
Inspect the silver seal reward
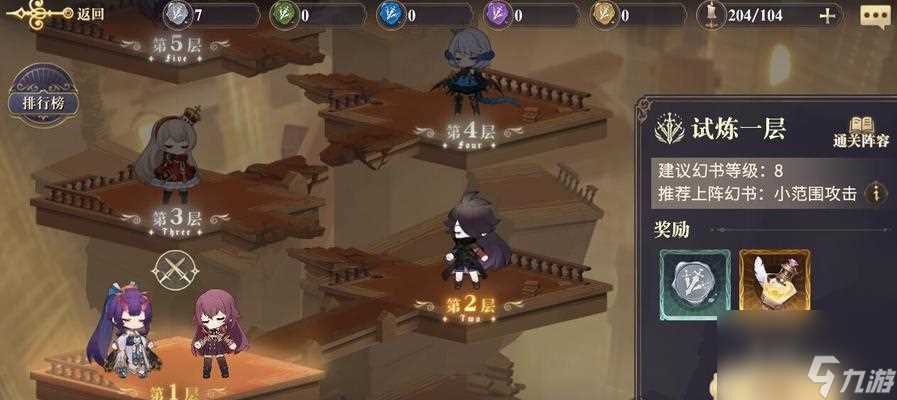pos(689,283)
